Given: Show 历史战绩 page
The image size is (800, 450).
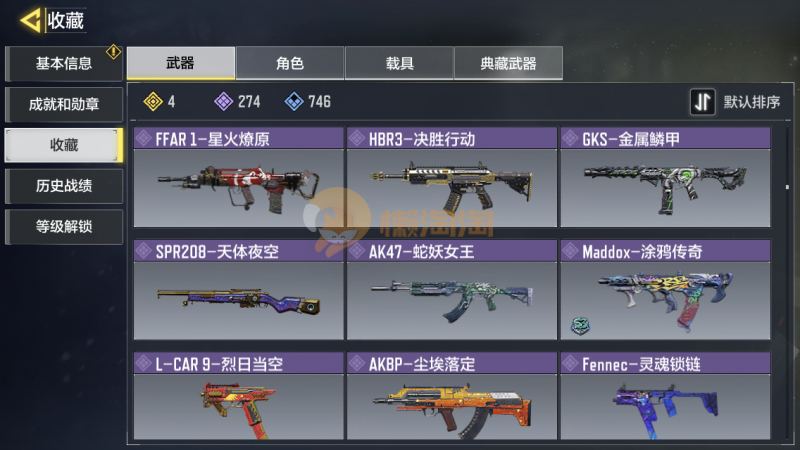Looking at the screenshot, I should (64, 186).
